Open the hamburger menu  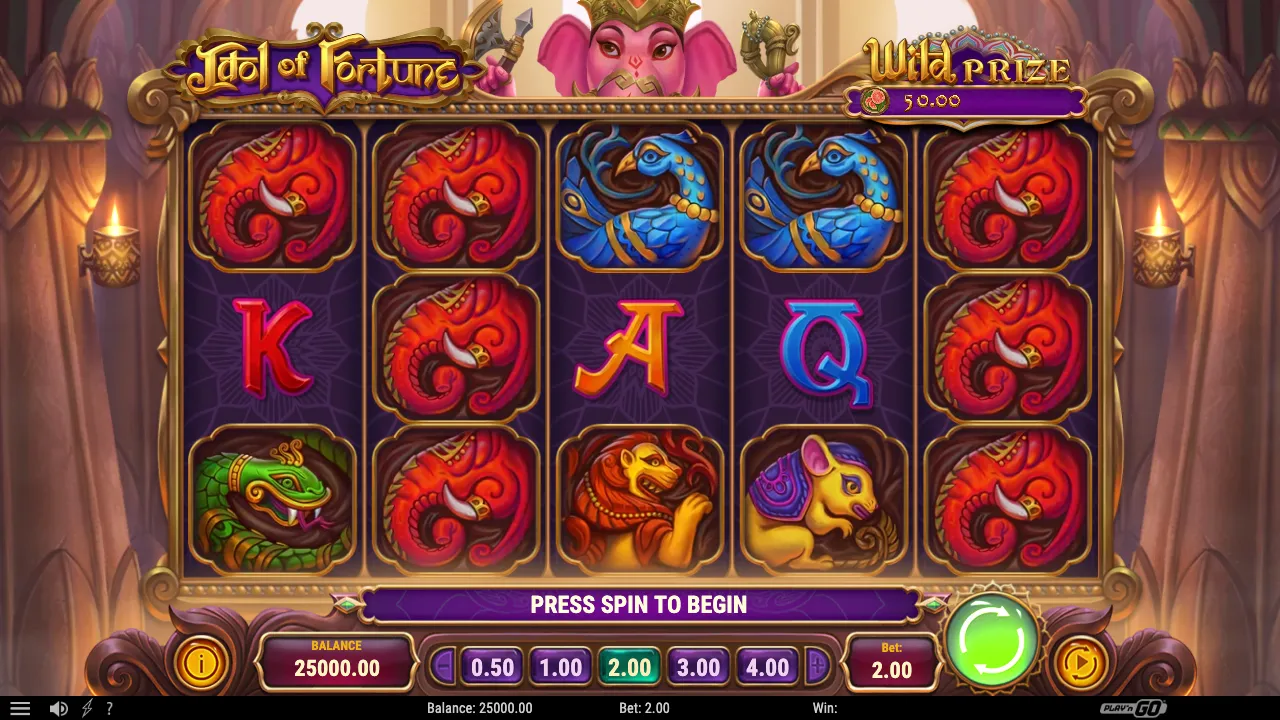click(x=19, y=708)
